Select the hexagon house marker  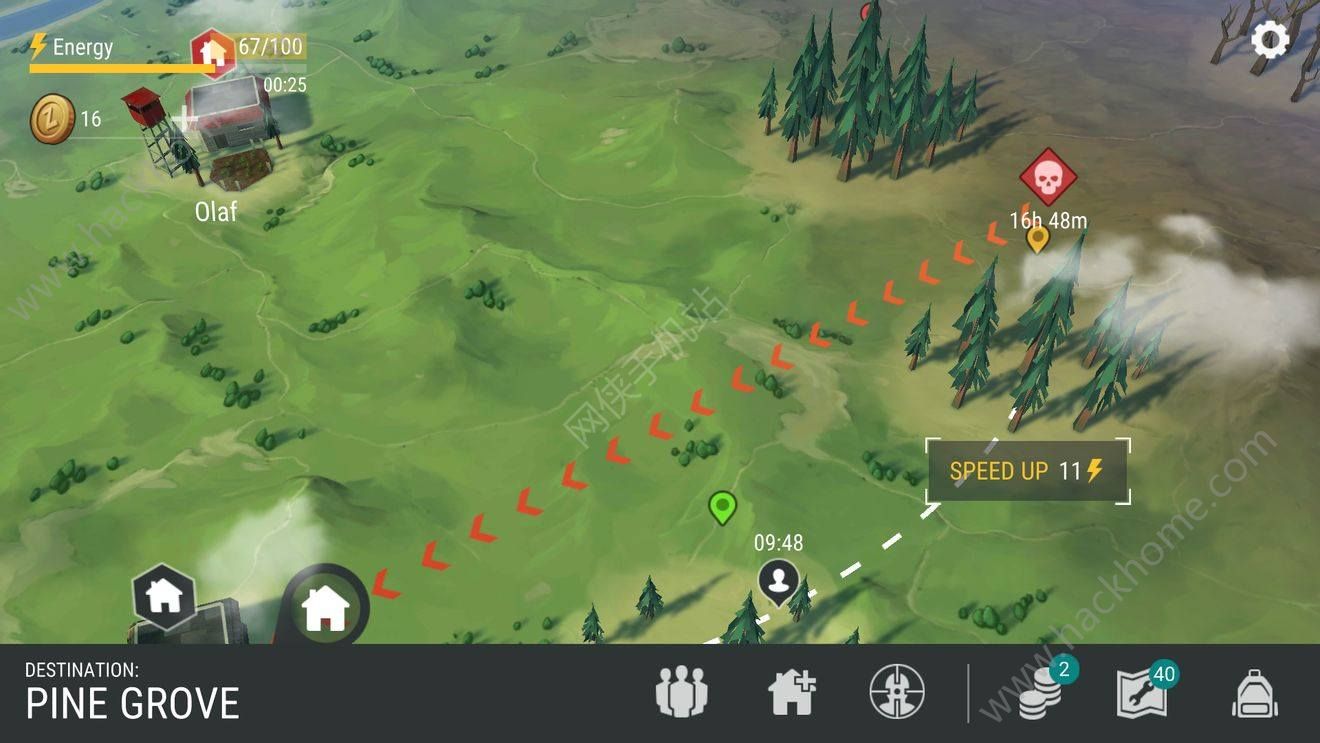163,596
